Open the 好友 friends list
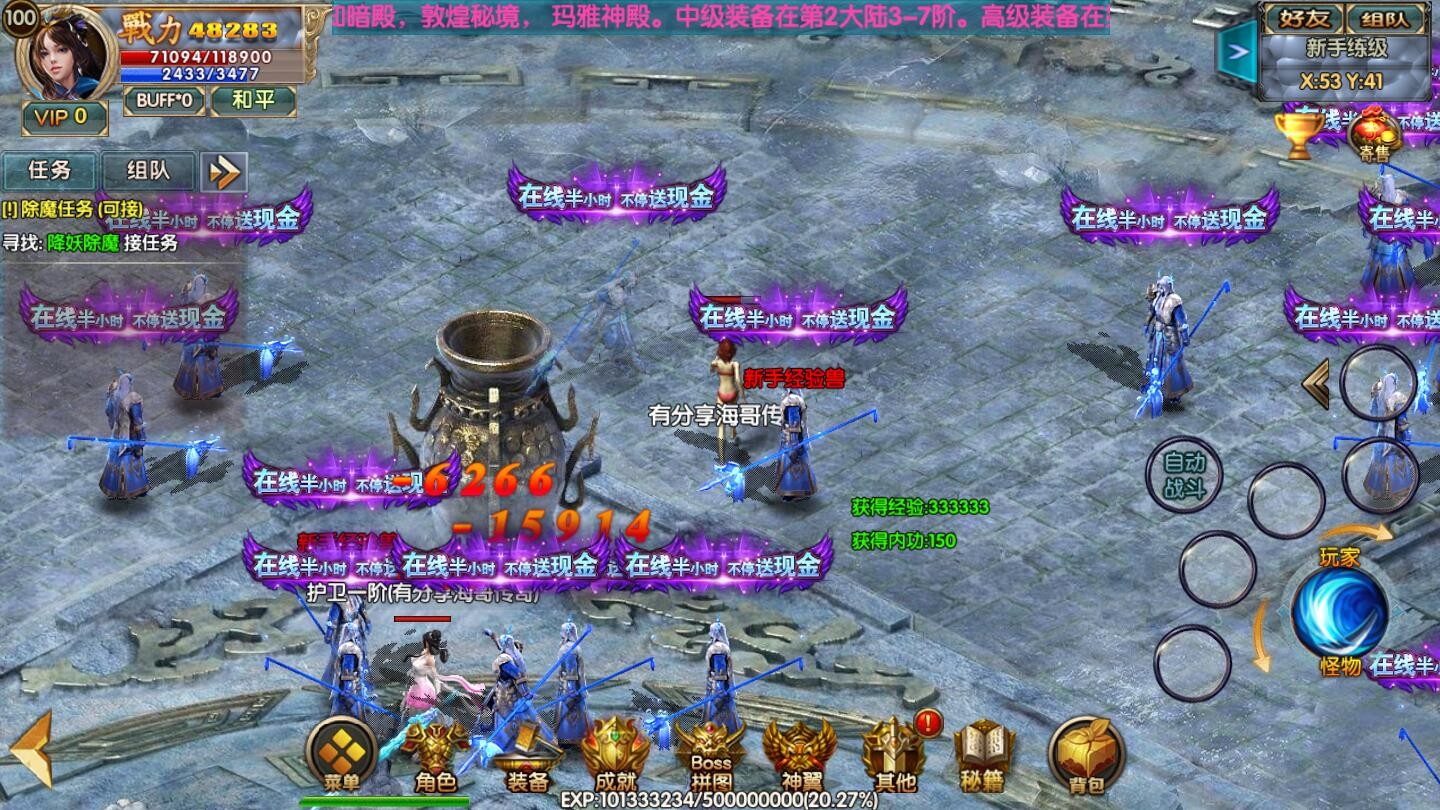1440x810 pixels. pos(1301,18)
